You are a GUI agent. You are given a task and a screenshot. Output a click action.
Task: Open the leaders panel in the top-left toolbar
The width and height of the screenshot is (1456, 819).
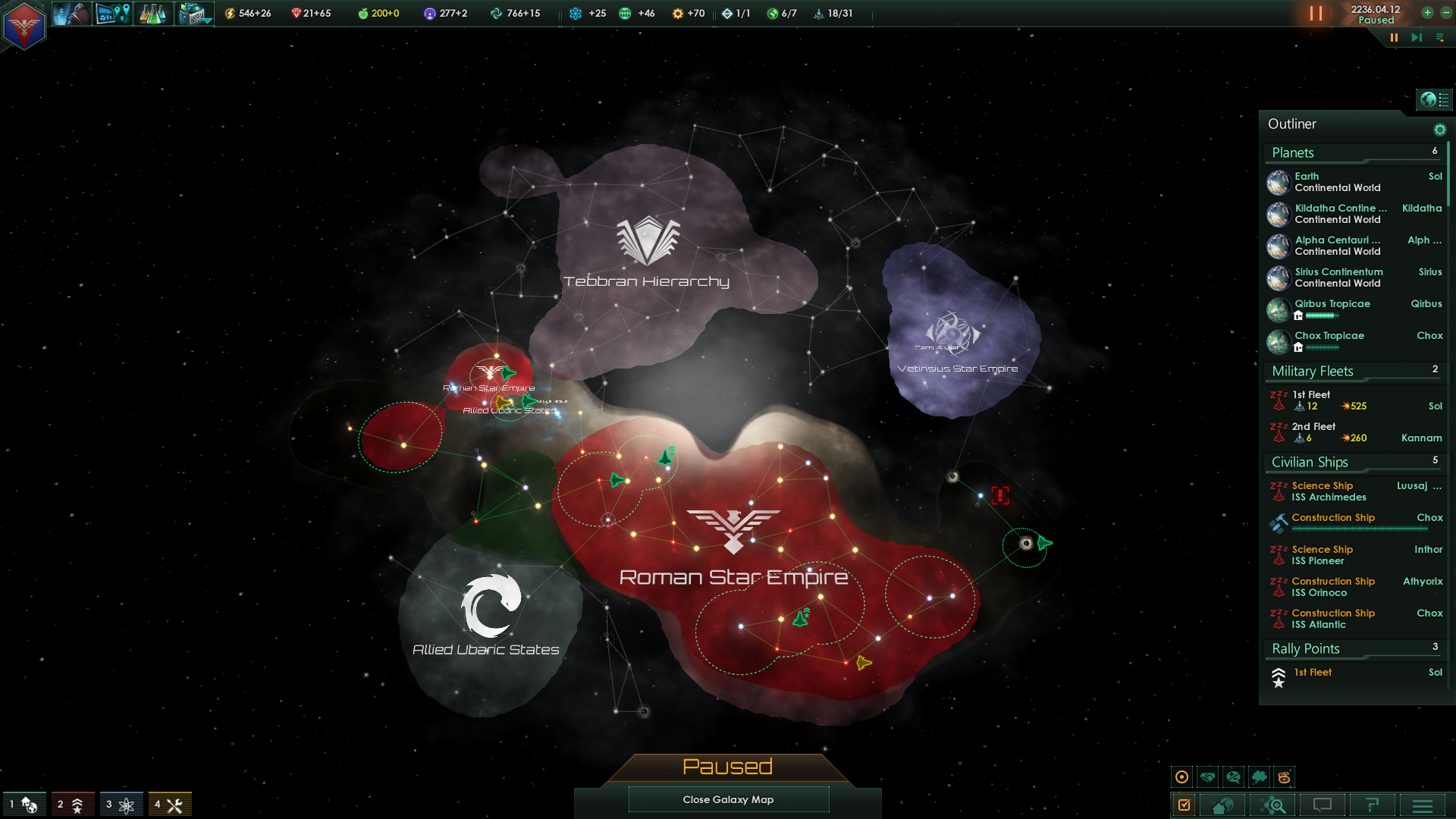click(71, 13)
